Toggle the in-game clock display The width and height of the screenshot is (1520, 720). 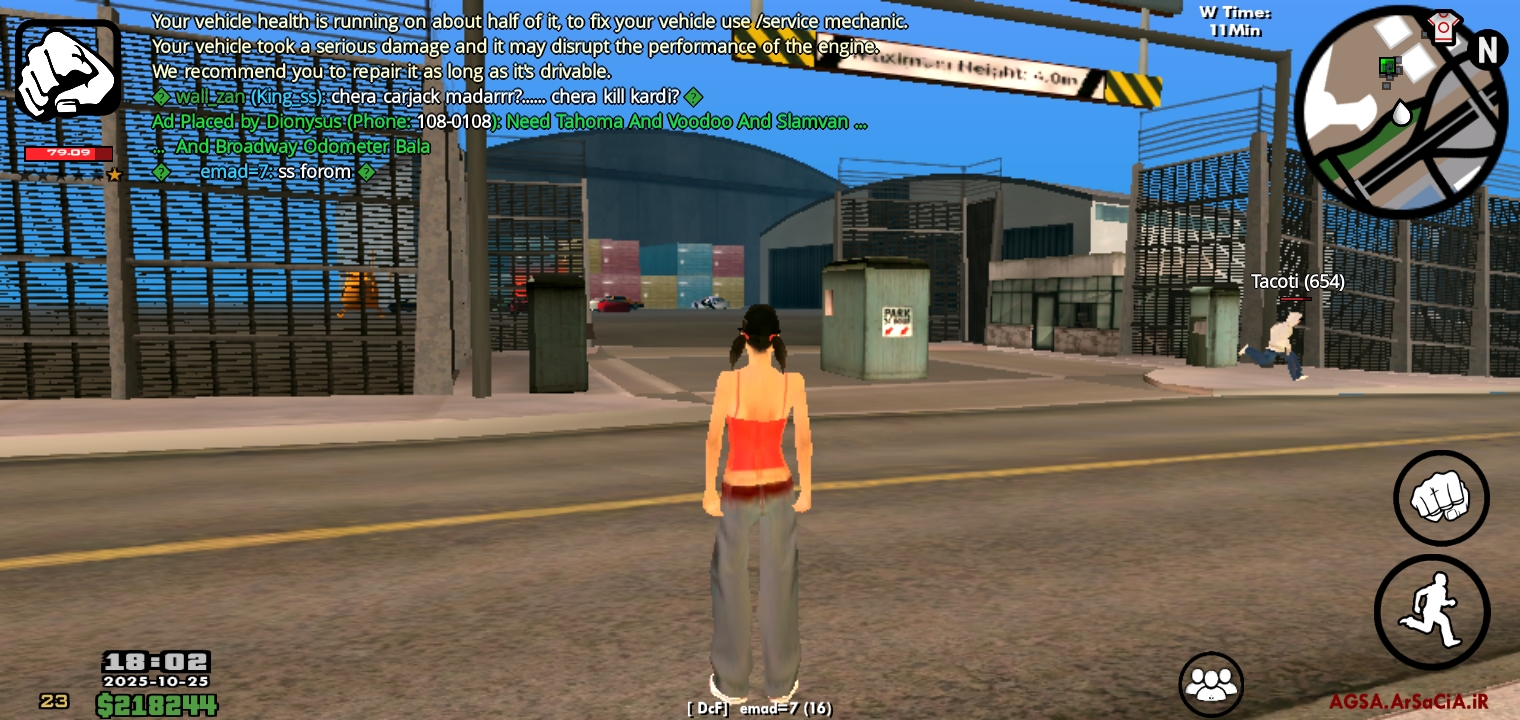pyautogui.click(x=155, y=661)
